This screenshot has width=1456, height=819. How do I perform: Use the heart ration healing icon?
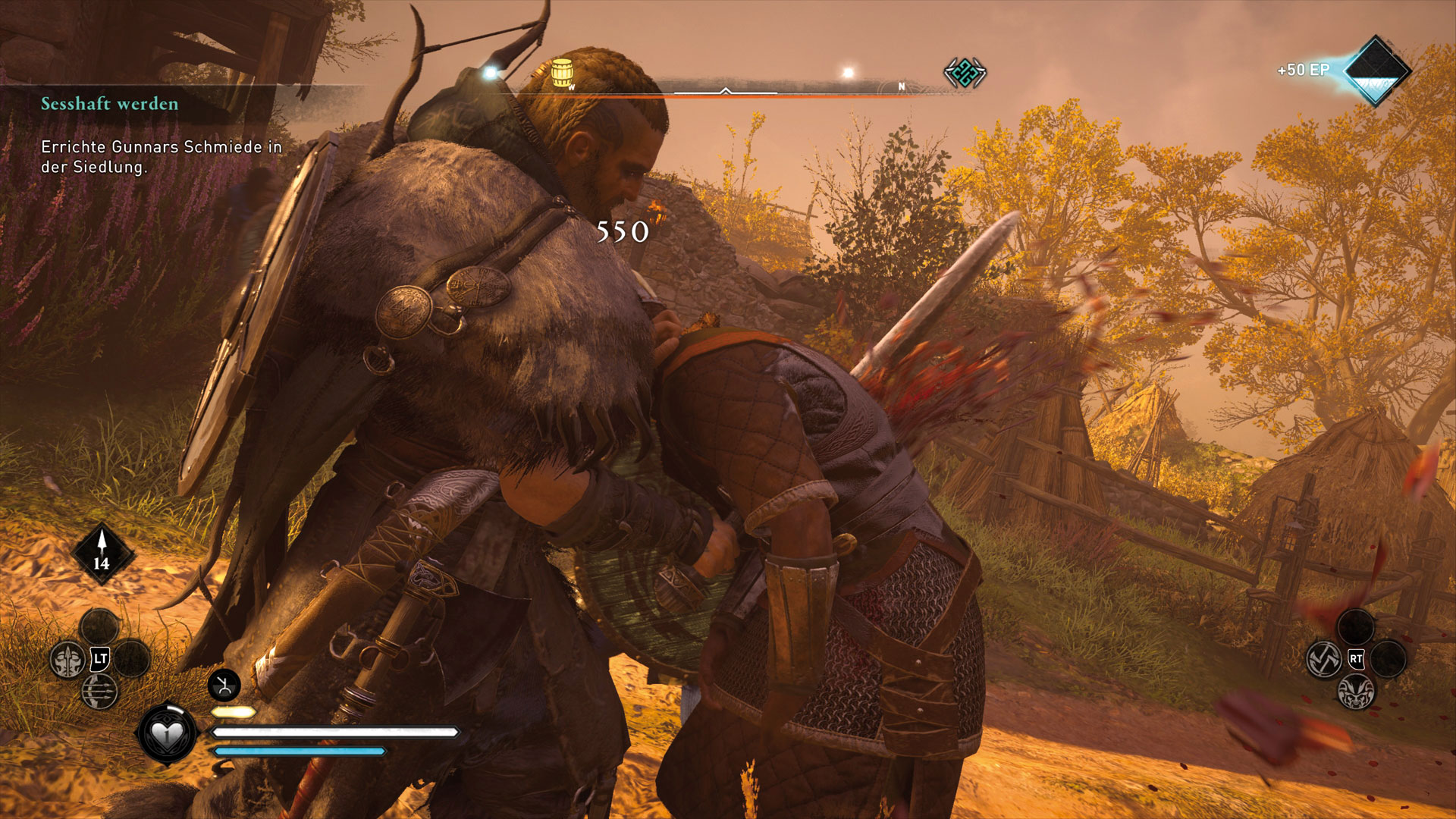coord(167,733)
